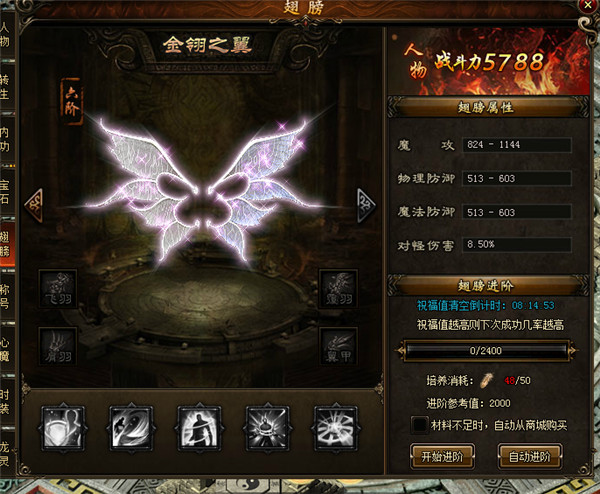Toggle the auto-buy materials from shop checkbox
This screenshot has height=494, width=600.
point(420,426)
